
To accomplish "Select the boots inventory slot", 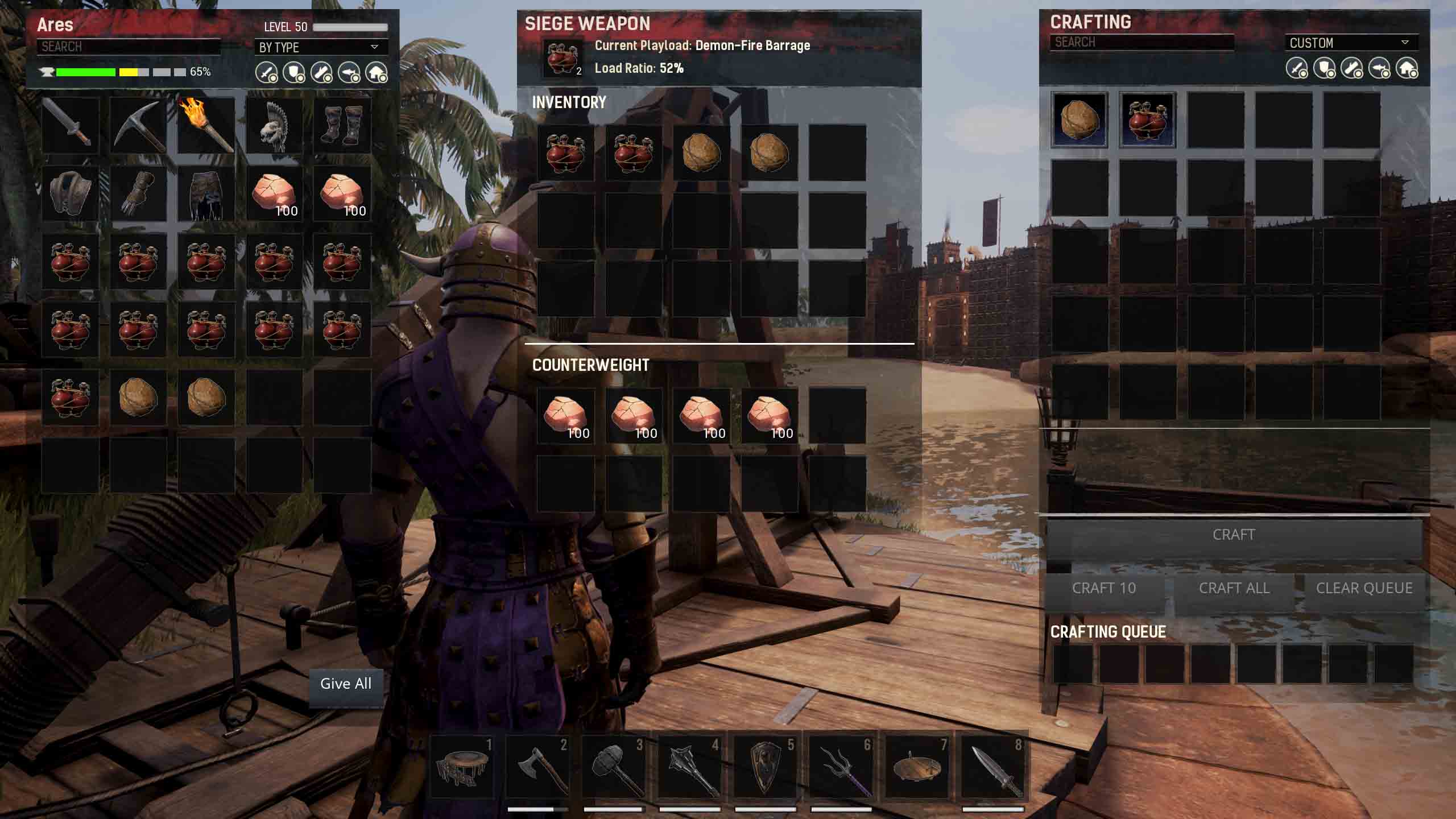I will click(342, 125).
